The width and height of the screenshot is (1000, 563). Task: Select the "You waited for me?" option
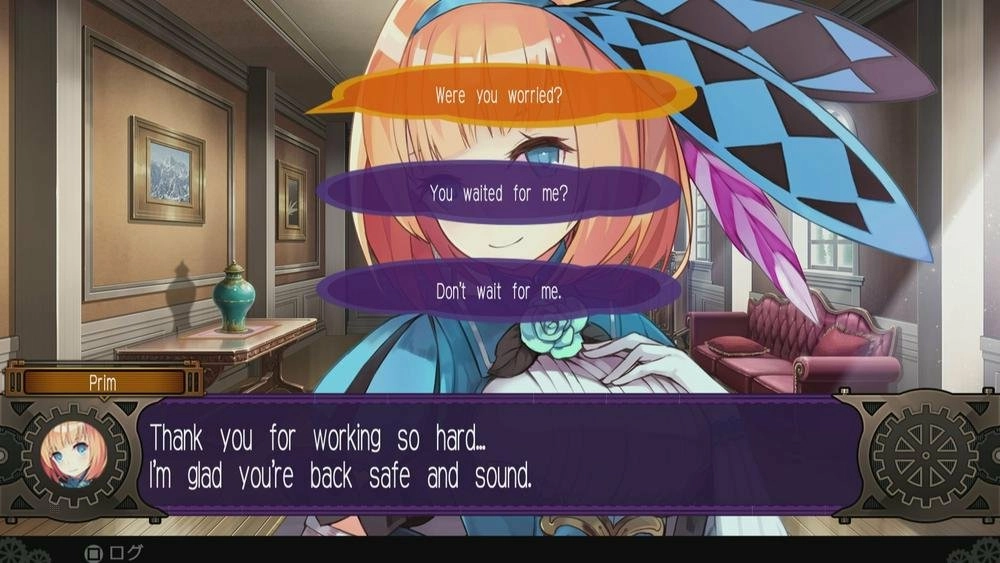pyautogui.click(x=498, y=194)
